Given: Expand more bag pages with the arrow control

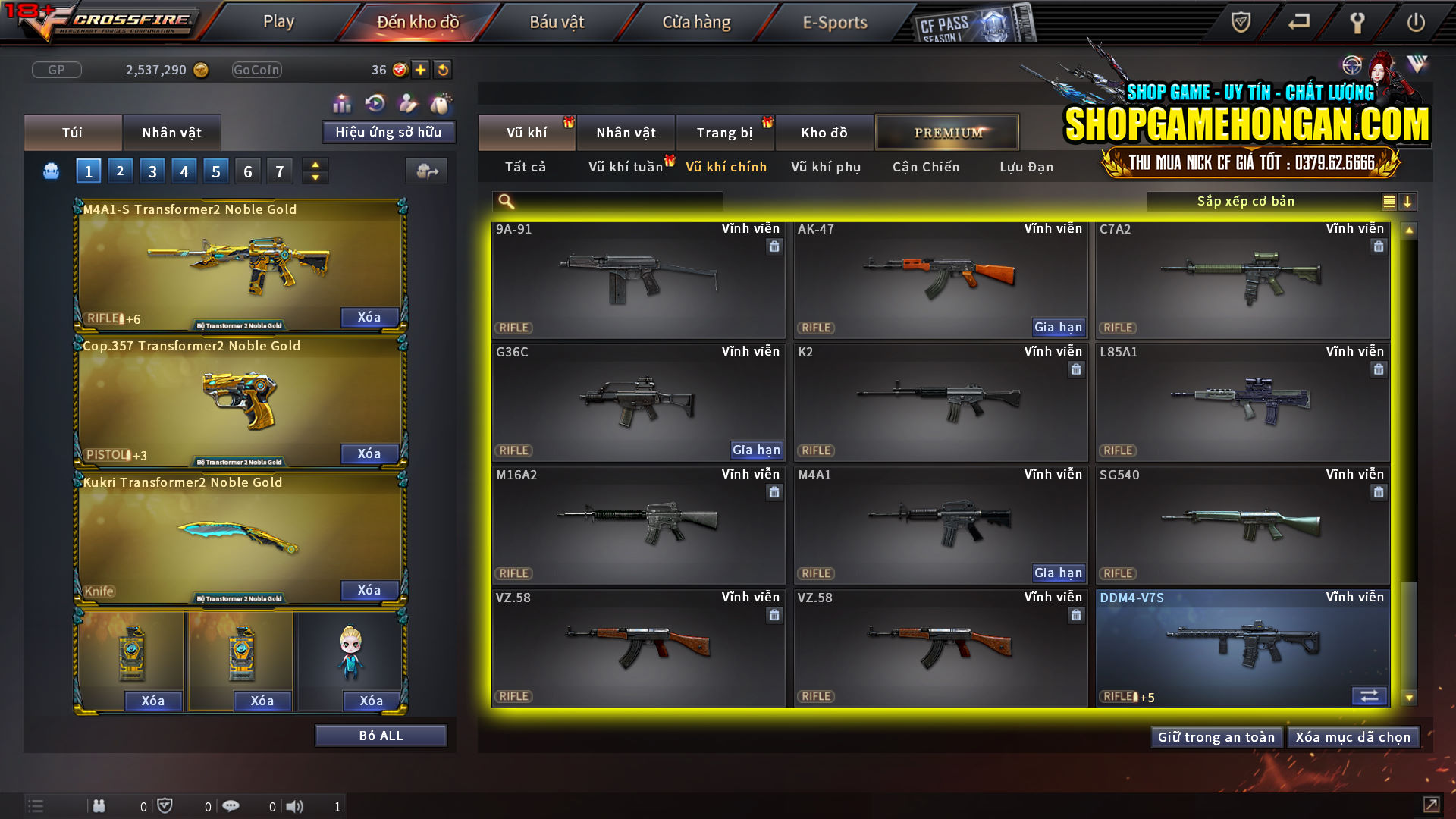Looking at the screenshot, I should [315, 171].
